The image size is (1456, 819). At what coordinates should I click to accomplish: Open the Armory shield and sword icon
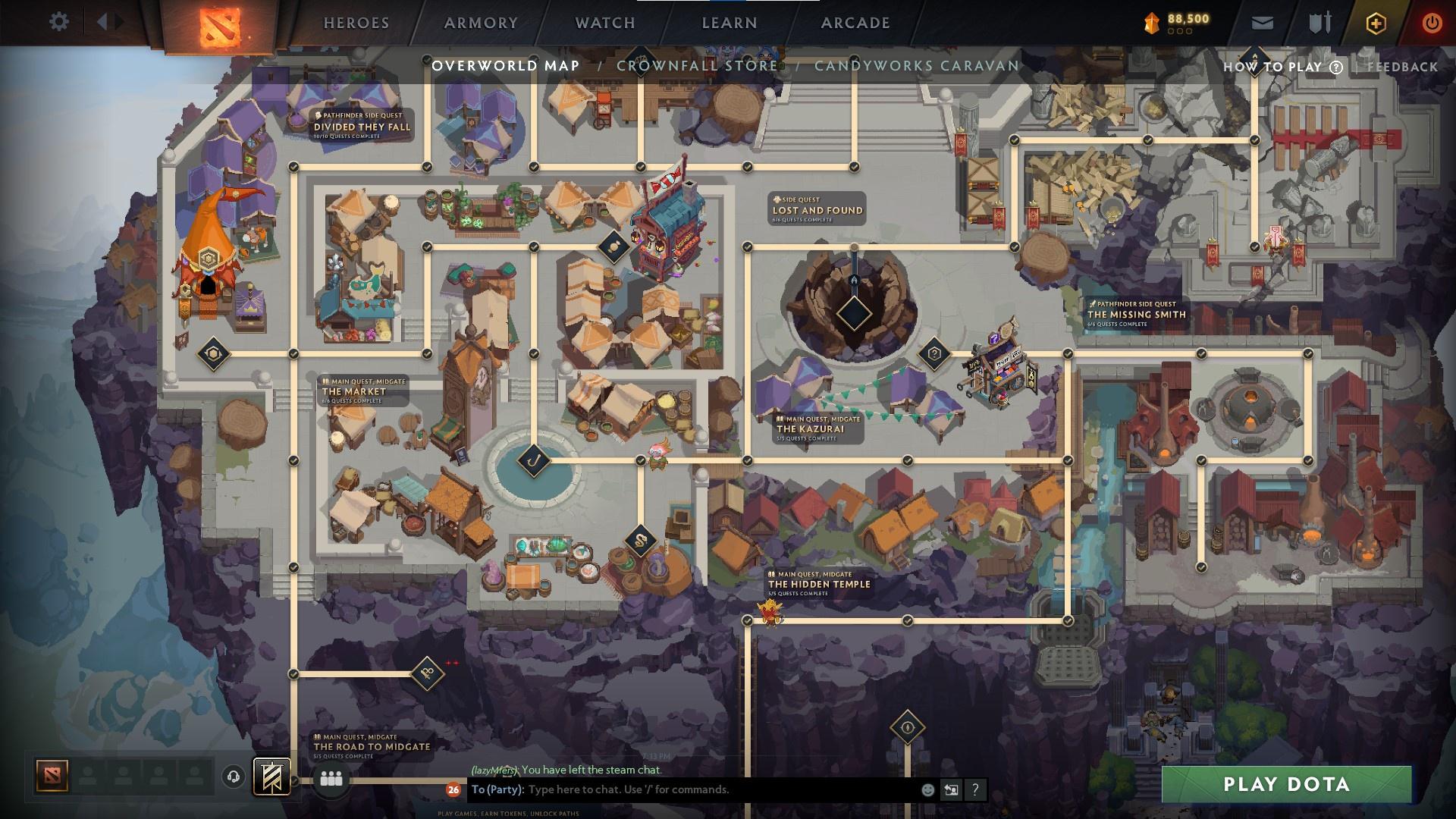point(1319,23)
